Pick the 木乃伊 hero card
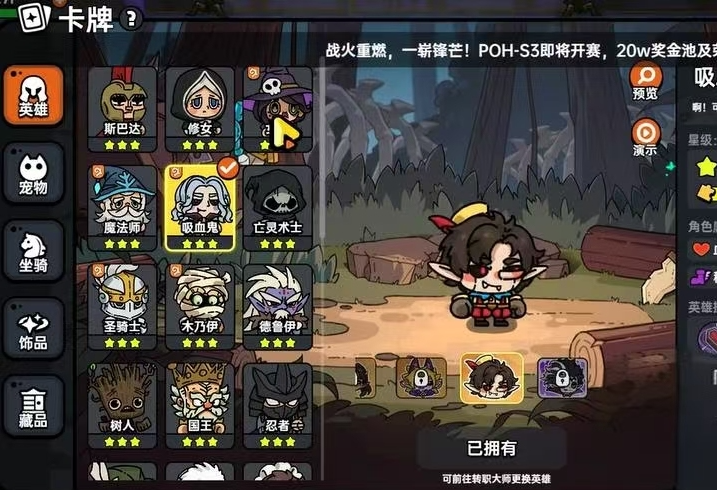Image resolution: width=717 pixels, height=490 pixels. tap(199, 305)
